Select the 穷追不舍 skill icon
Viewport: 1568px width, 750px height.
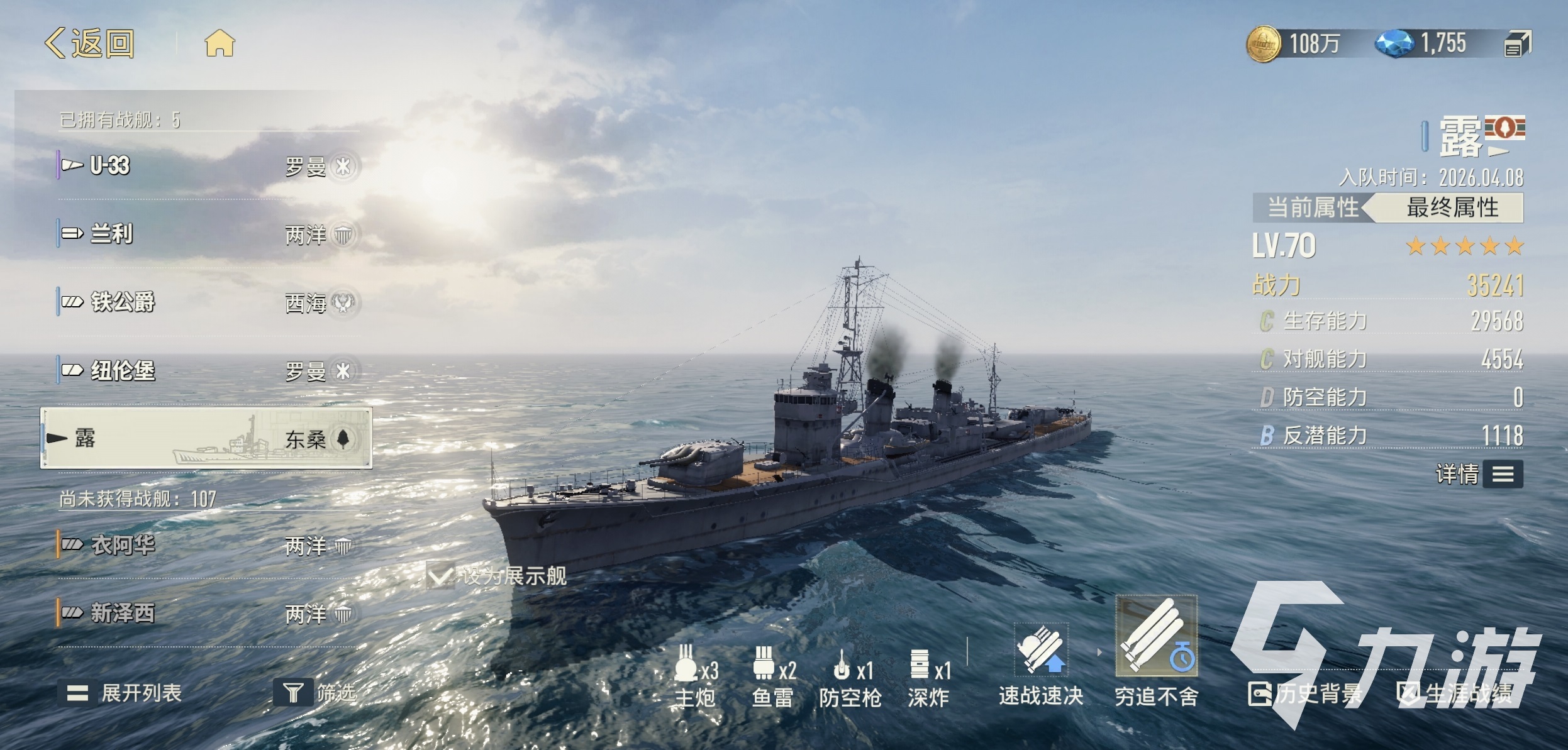pyautogui.click(x=1156, y=636)
